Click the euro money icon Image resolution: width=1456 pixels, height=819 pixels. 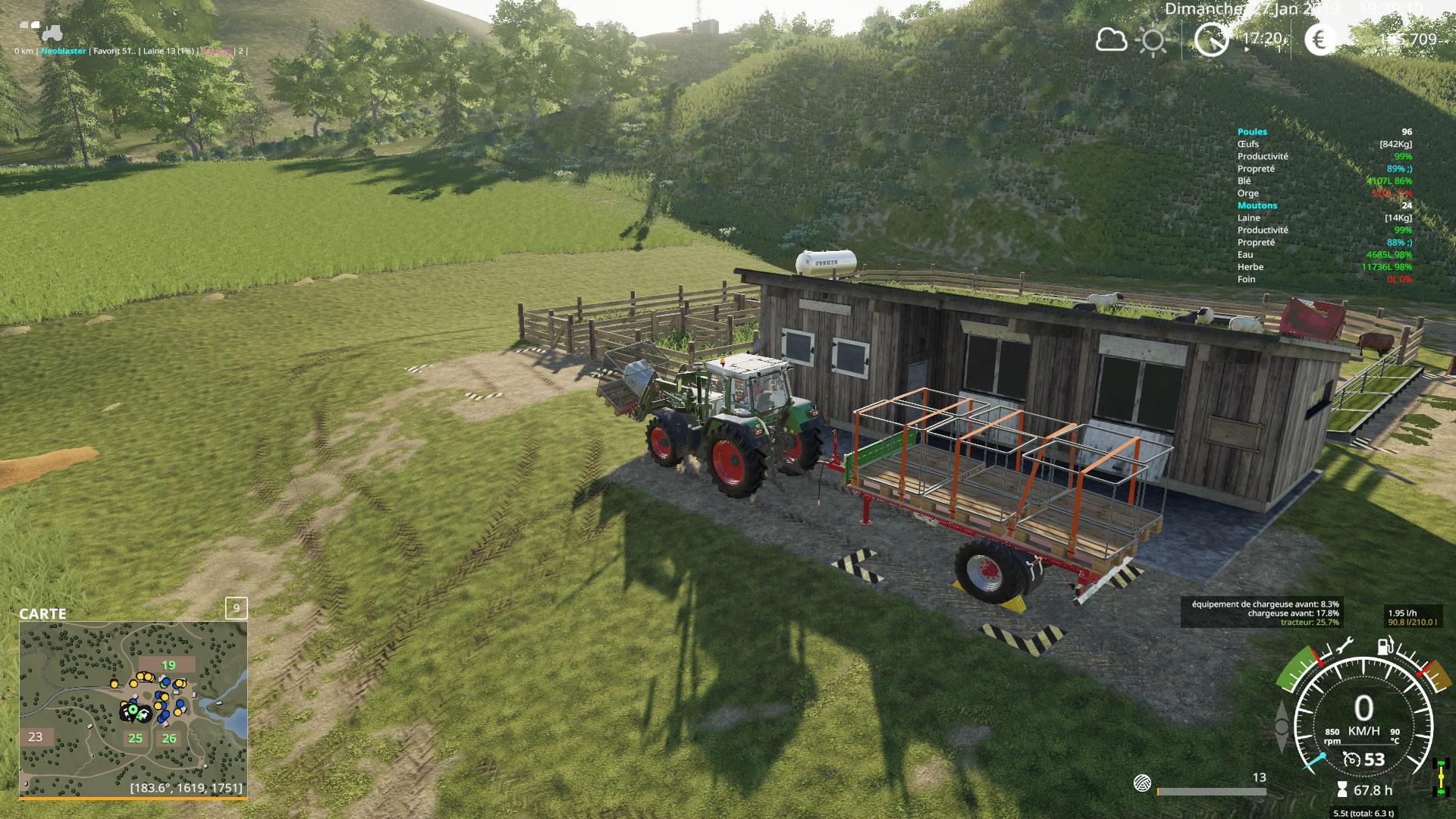click(1321, 39)
